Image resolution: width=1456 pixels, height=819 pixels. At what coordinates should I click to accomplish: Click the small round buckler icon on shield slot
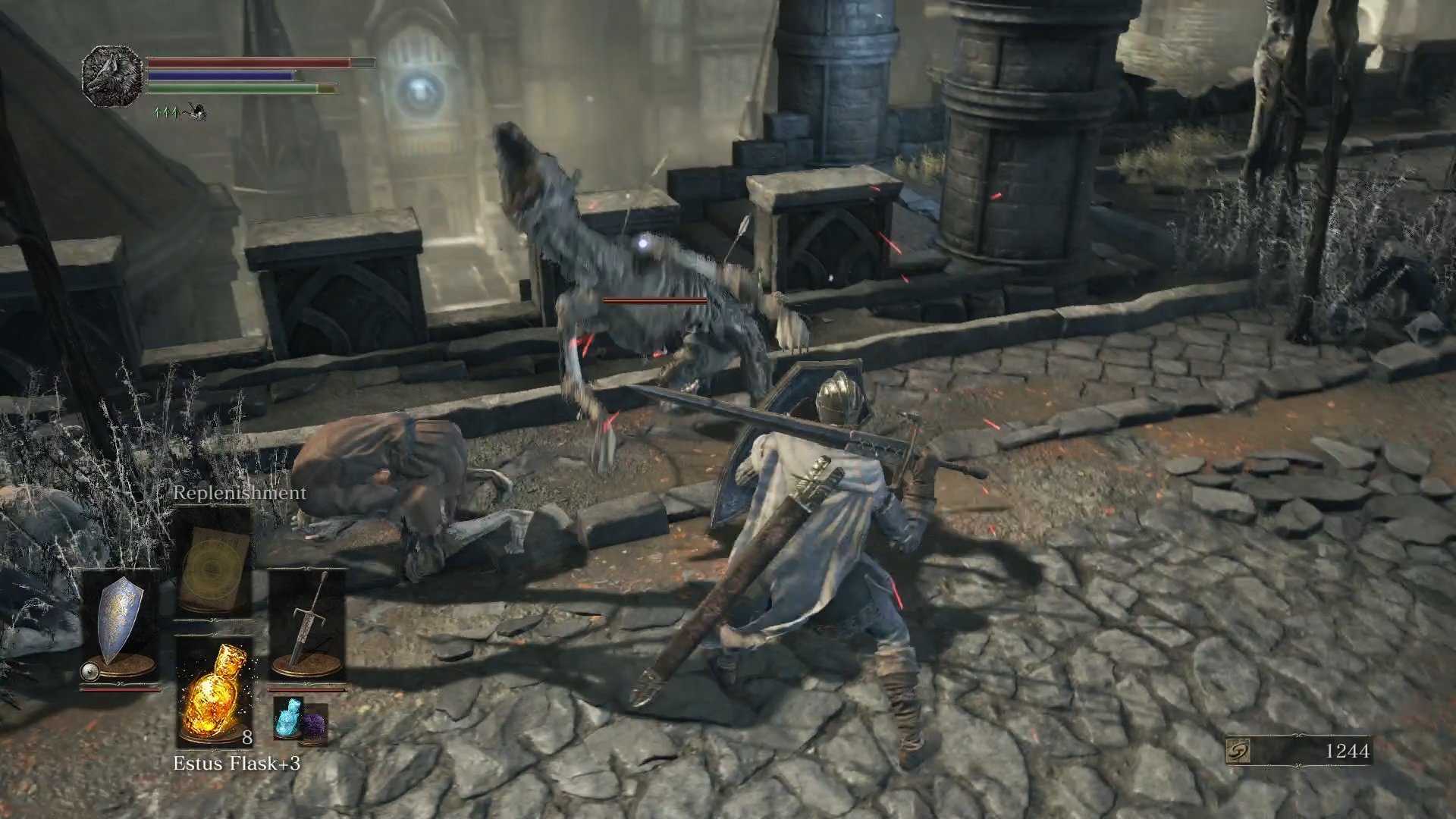[x=89, y=671]
